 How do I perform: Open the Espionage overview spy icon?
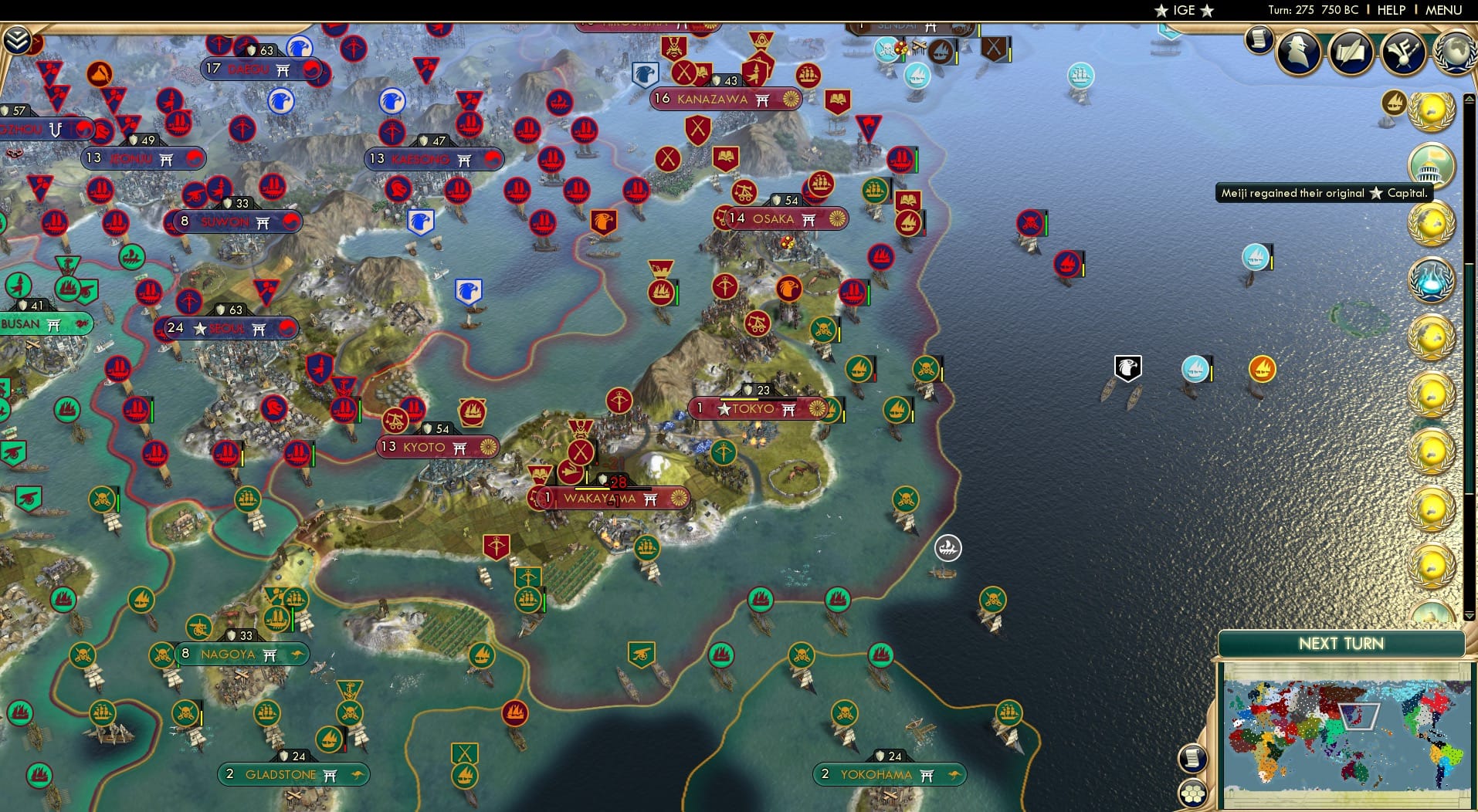coord(1299,50)
